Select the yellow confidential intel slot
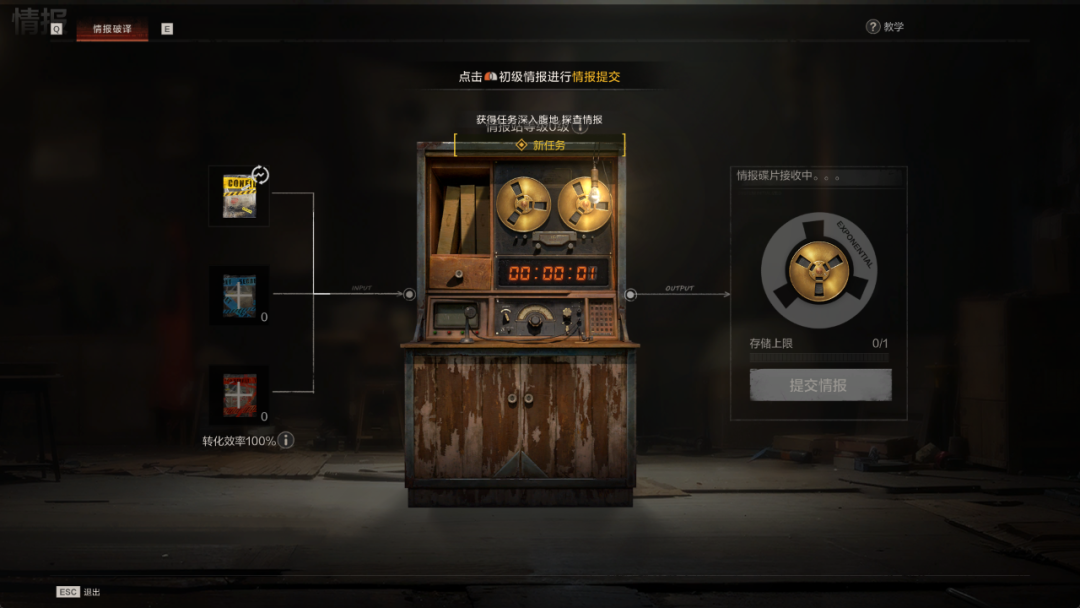The image size is (1080, 608). click(238, 197)
